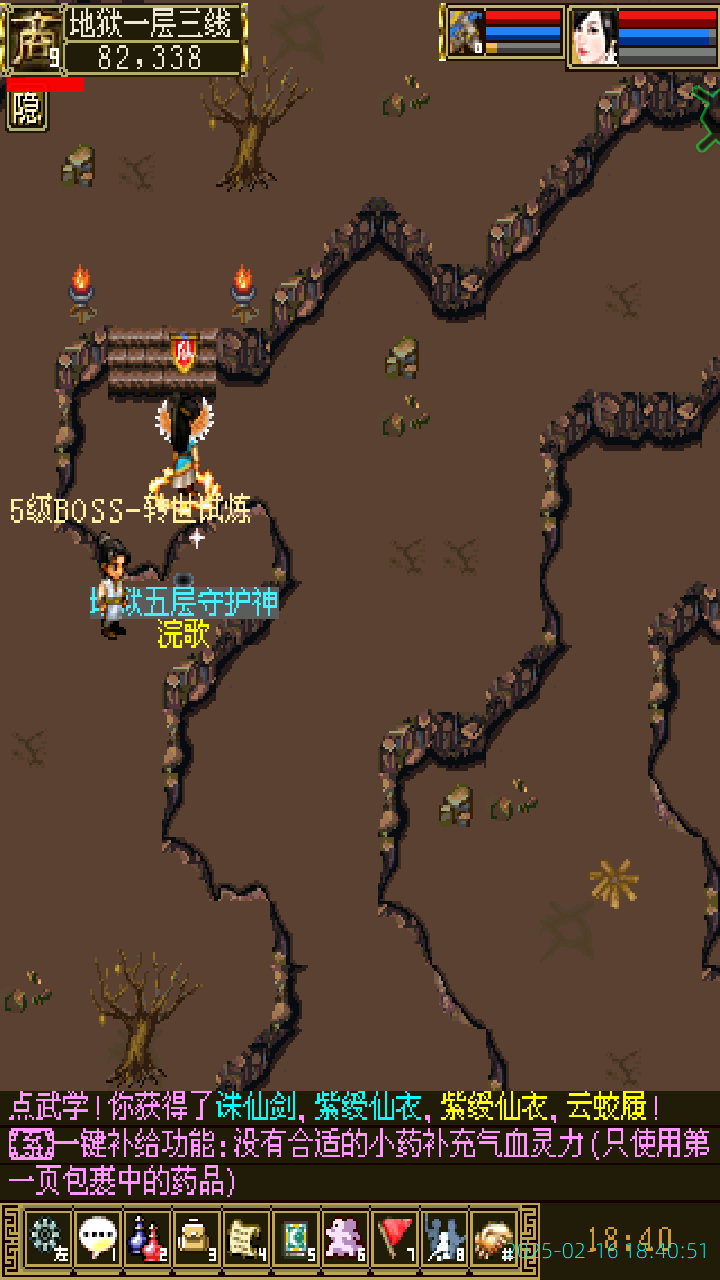Open the scroll icon in toolbar
Image resolution: width=720 pixels, height=1280 pixels.
(246, 1238)
